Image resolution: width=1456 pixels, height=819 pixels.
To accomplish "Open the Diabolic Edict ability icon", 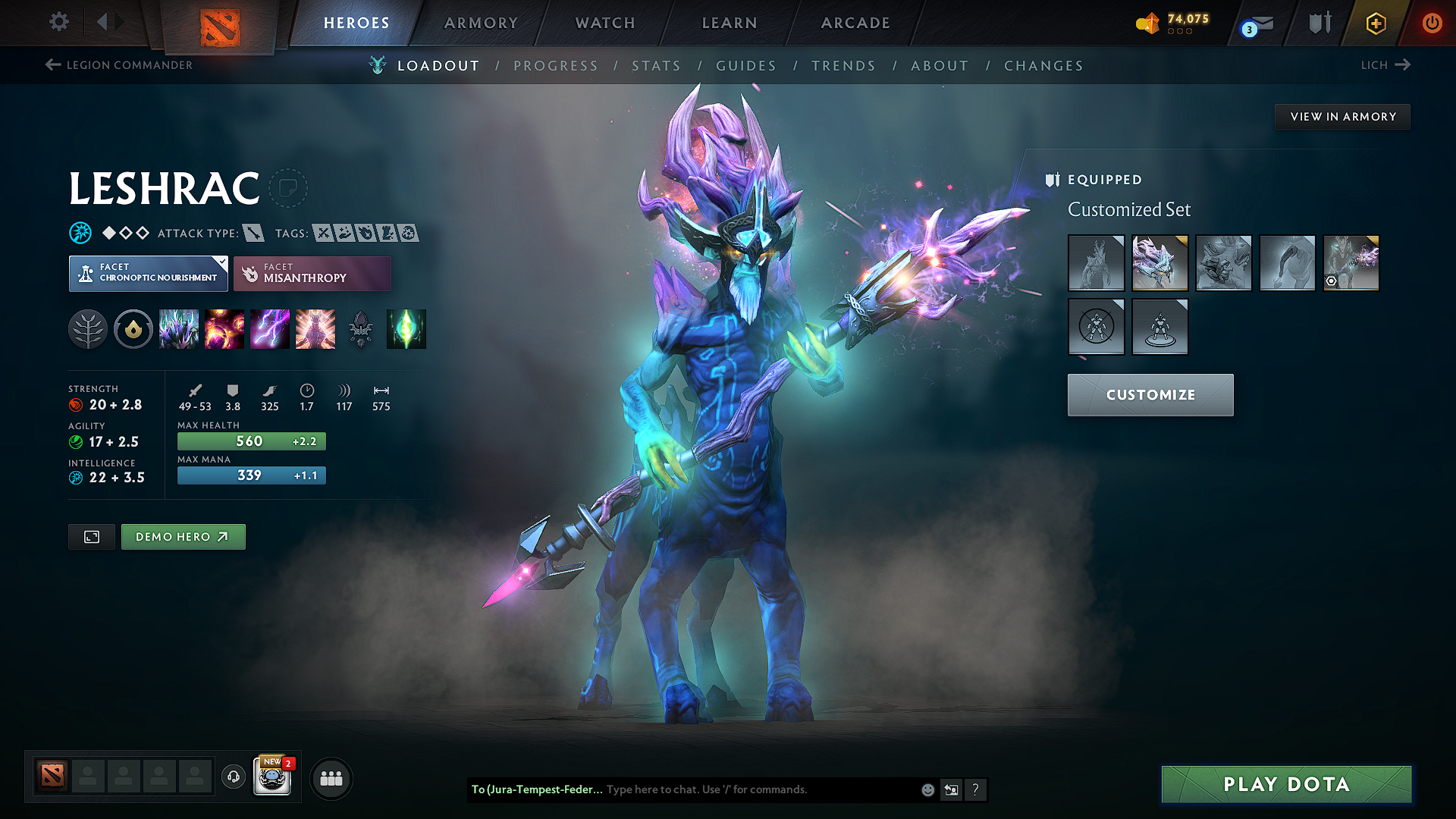I will (224, 329).
